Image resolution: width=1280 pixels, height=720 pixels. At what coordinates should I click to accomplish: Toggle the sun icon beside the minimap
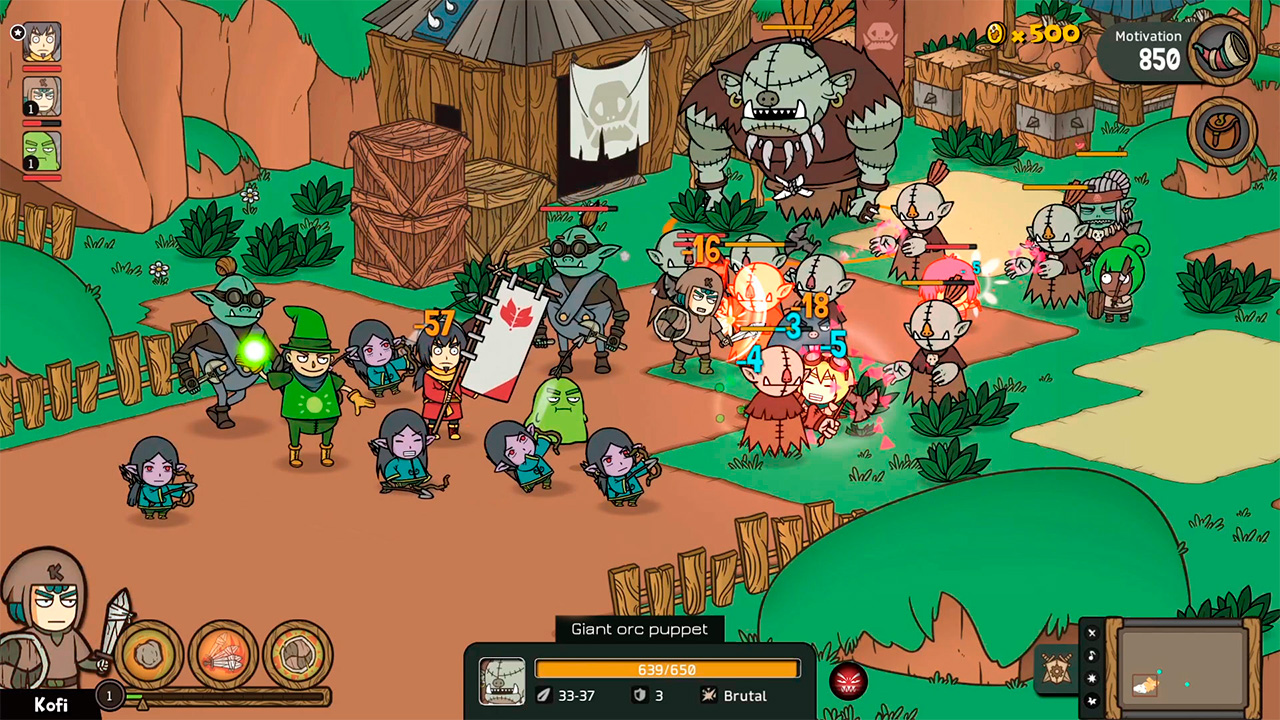pos(1090,678)
